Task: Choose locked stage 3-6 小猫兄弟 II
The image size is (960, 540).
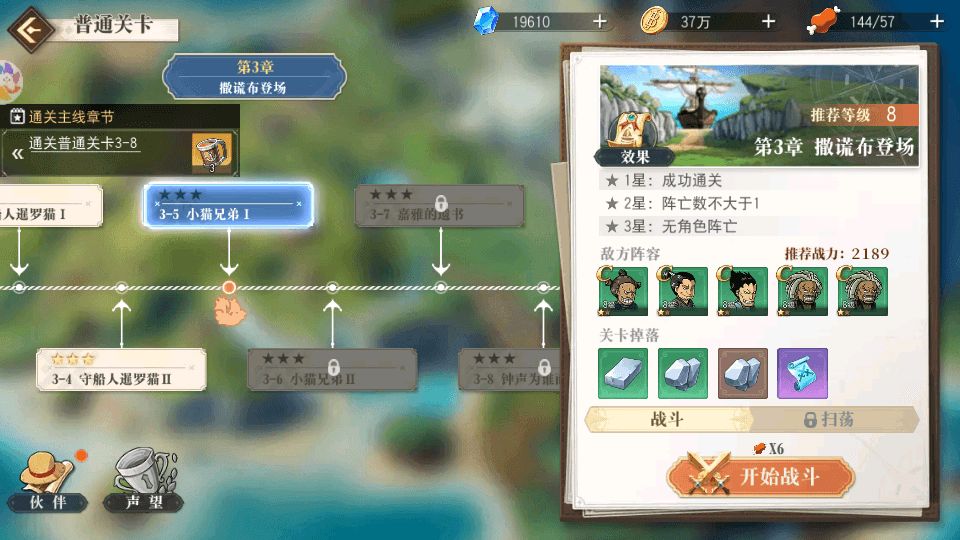Action: point(332,369)
